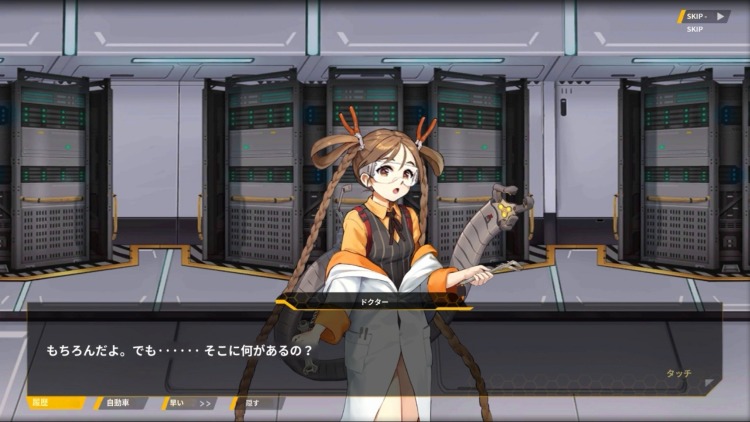This screenshot has height=422, width=750.
Task: Activate the 早い fast-forward button
Action: pos(188,403)
